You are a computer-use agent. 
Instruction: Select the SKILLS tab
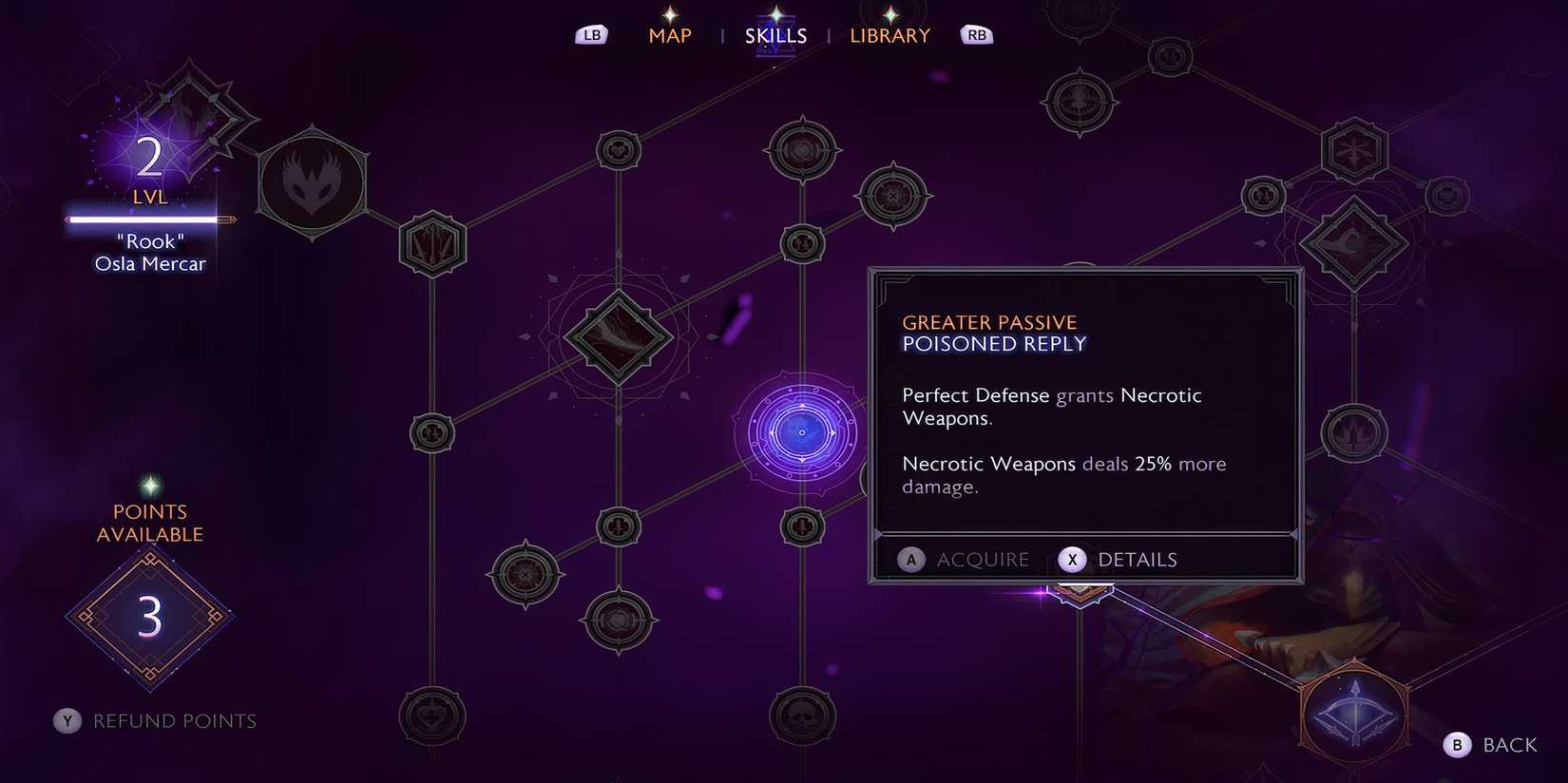(x=775, y=35)
